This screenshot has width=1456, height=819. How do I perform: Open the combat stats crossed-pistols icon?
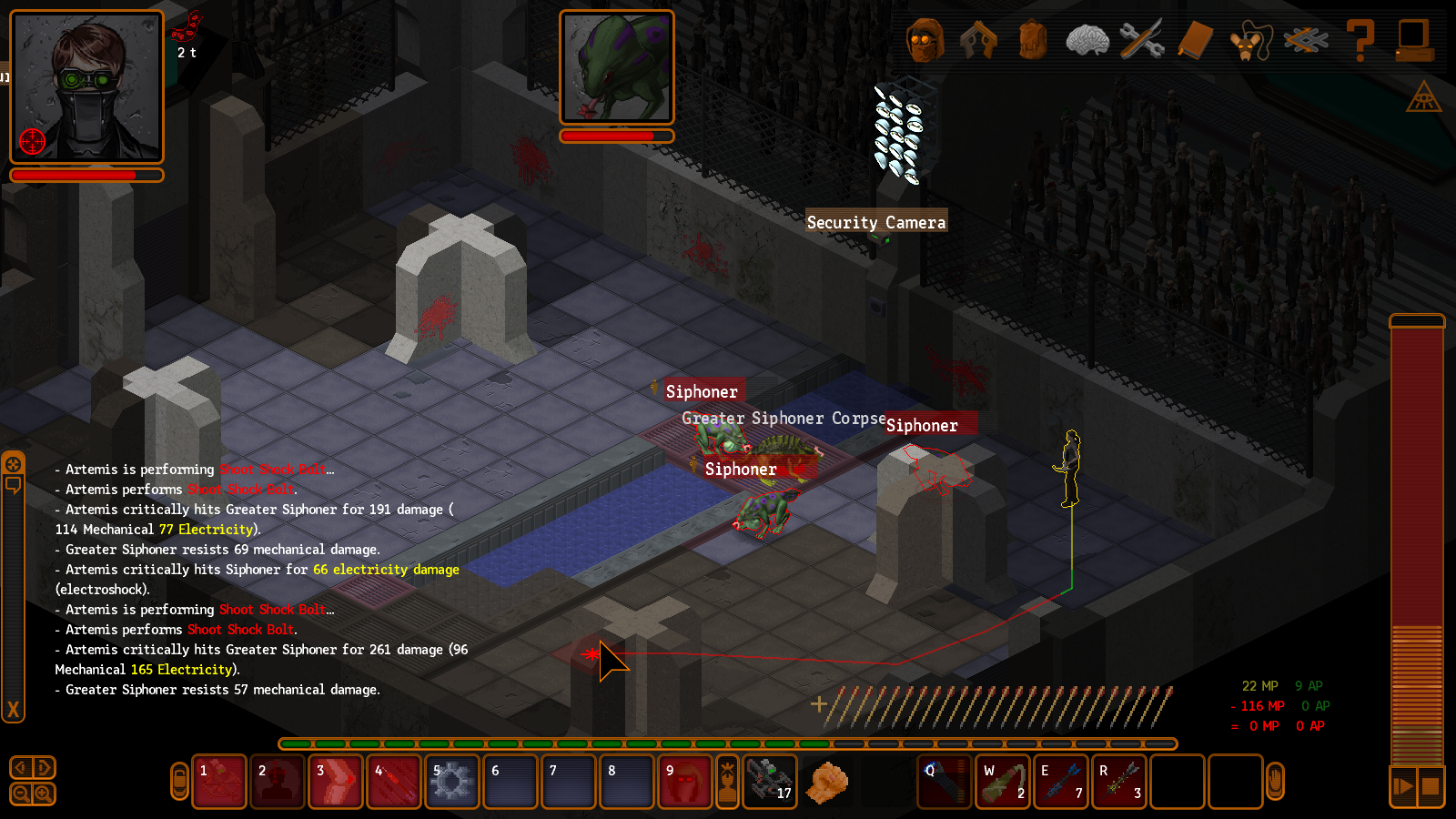[1305, 41]
